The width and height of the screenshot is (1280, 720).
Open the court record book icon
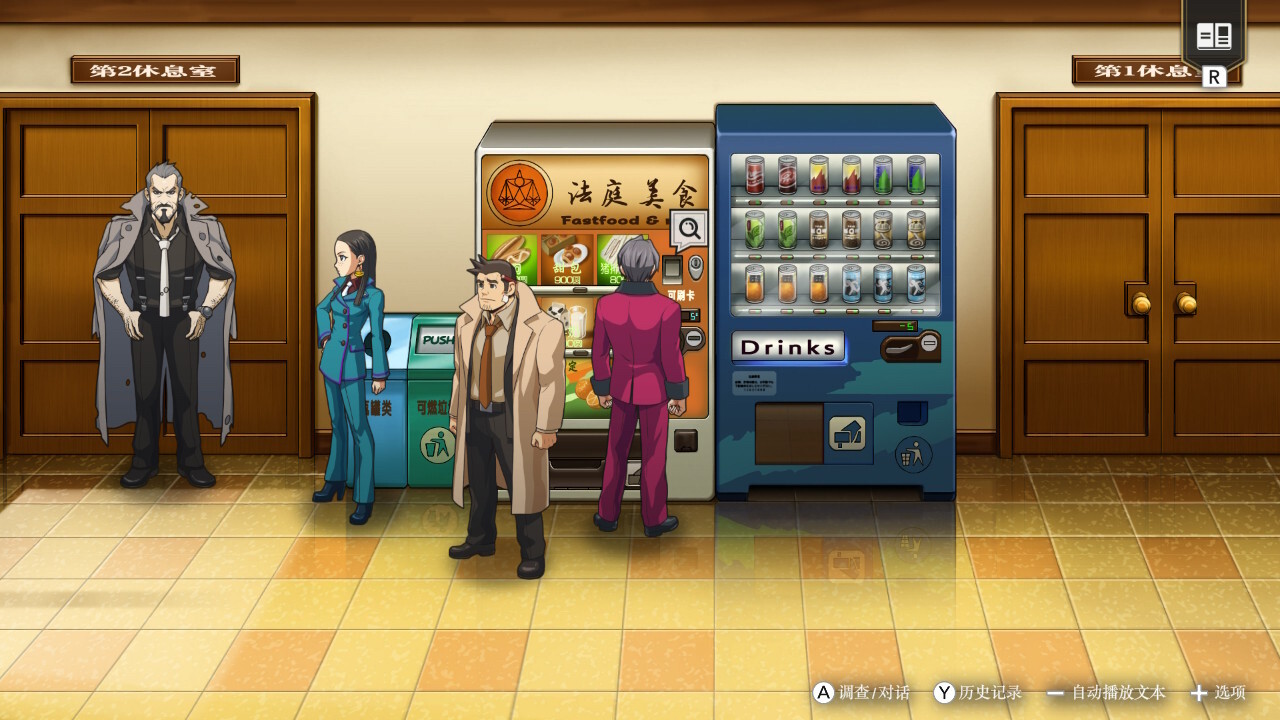[x=1214, y=38]
